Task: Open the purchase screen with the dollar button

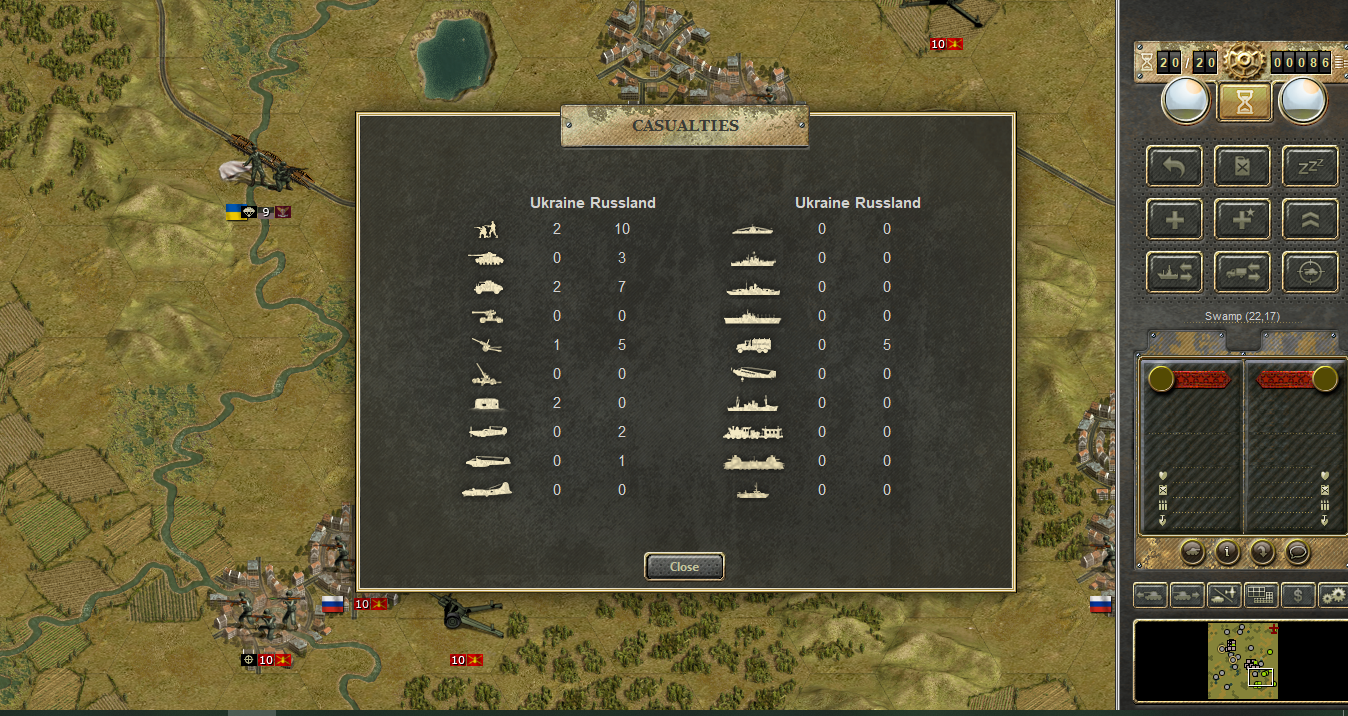Action: point(1297,595)
